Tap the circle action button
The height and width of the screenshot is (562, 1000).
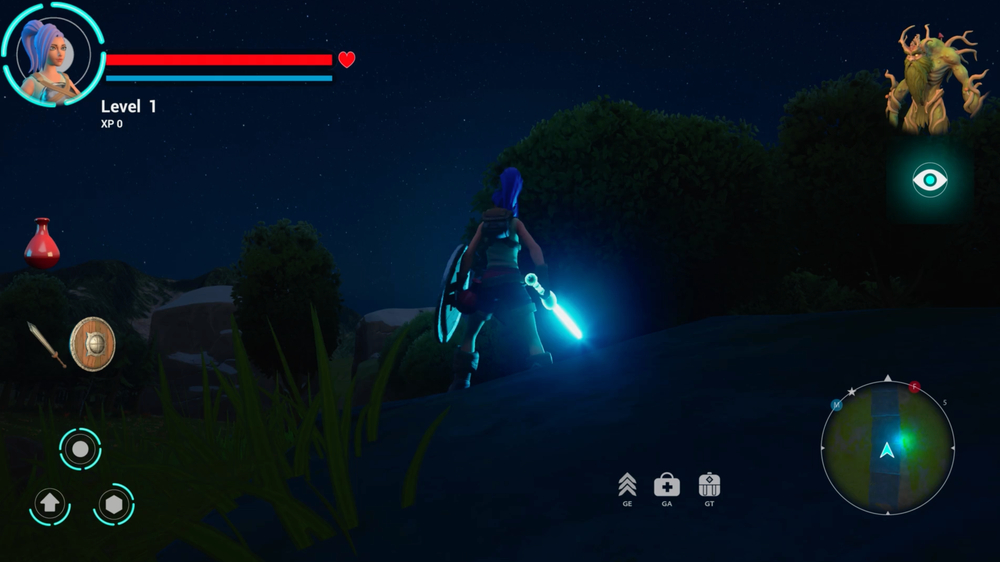tap(80, 448)
